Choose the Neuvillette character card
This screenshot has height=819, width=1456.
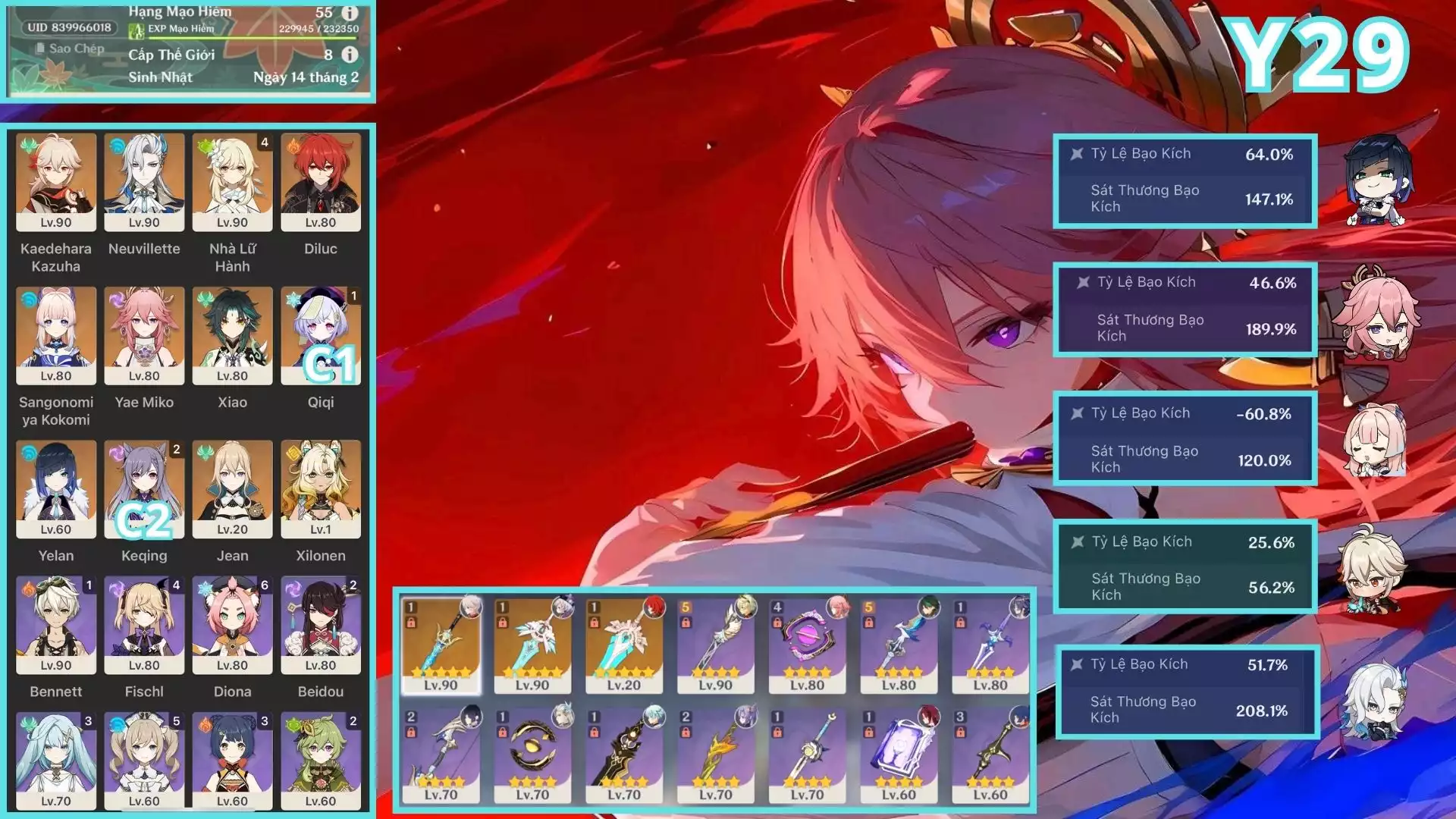[144, 182]
